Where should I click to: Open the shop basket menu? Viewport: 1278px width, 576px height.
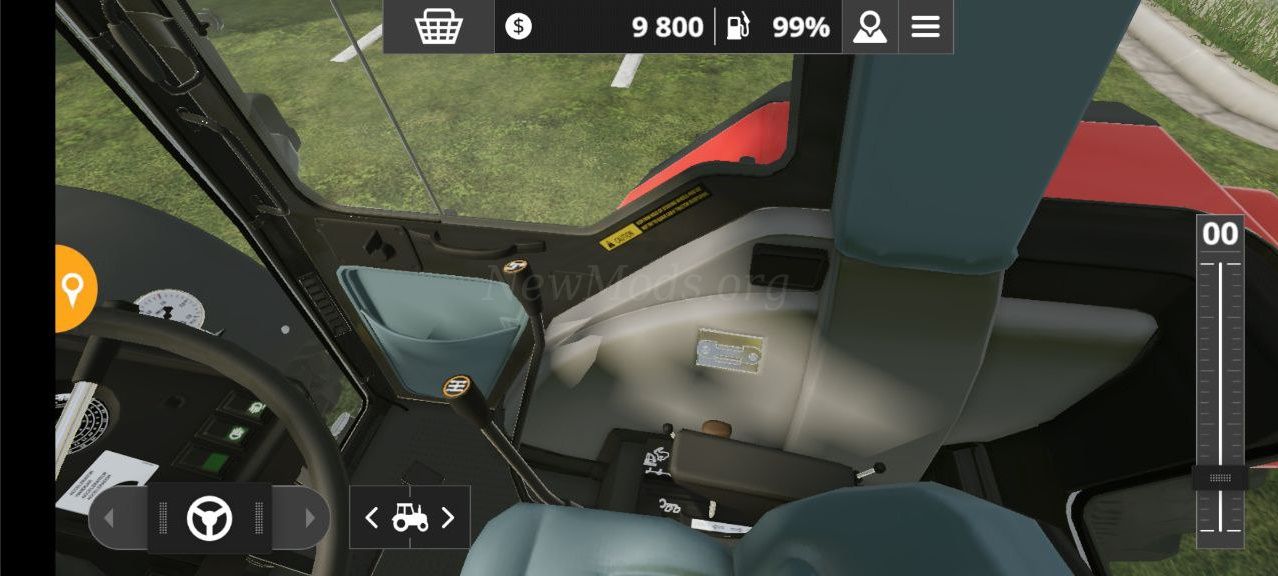[438, 27]
